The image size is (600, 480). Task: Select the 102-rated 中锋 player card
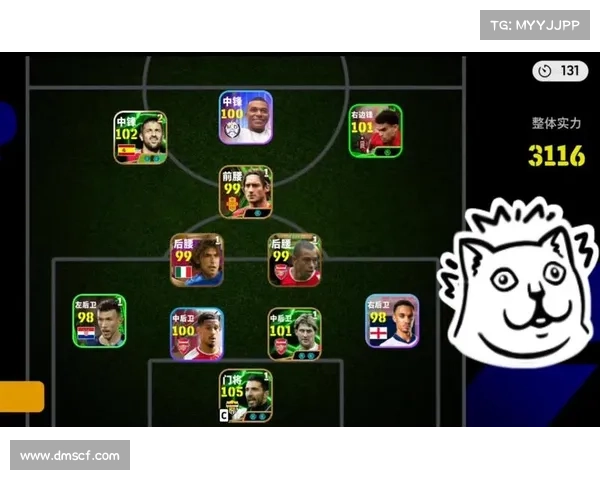[140, 138]
